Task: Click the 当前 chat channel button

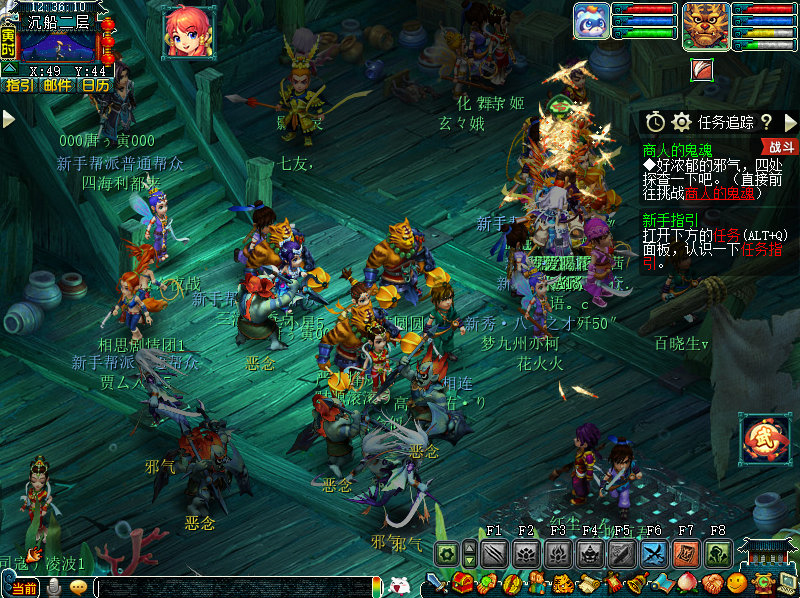Action: click(x=24, y=588)
